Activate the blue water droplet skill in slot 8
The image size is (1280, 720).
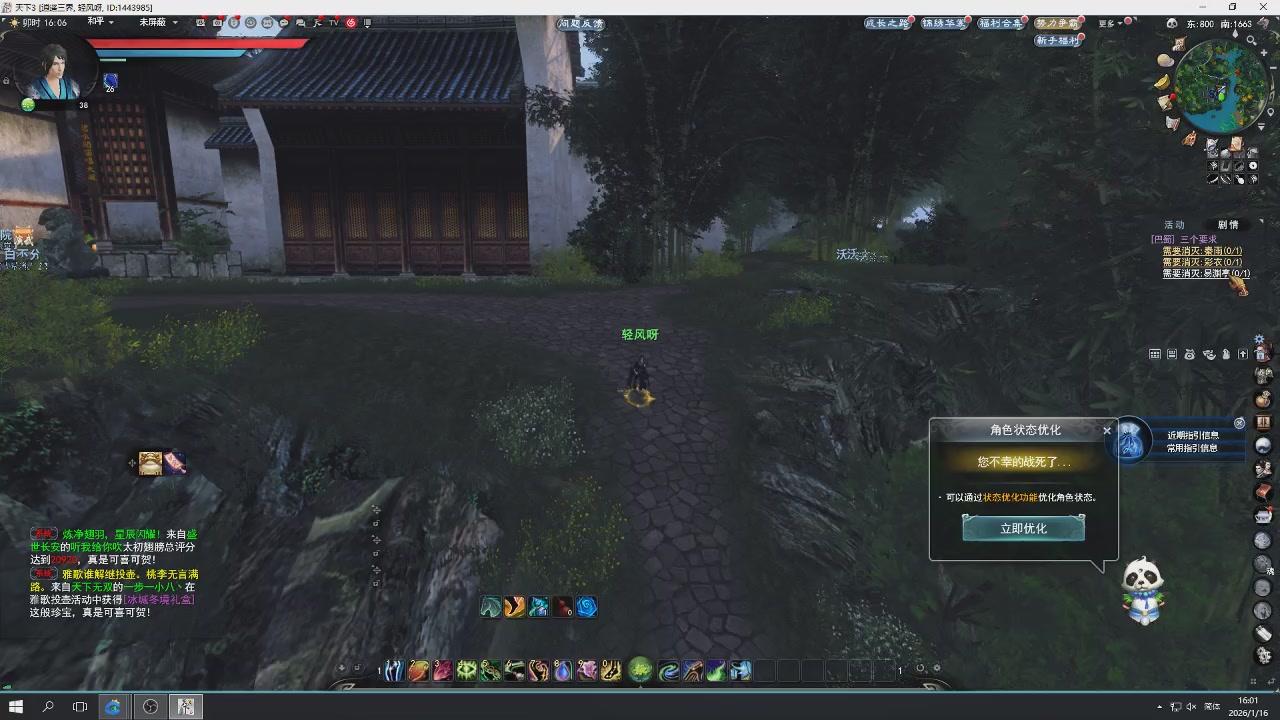[563, 672]
